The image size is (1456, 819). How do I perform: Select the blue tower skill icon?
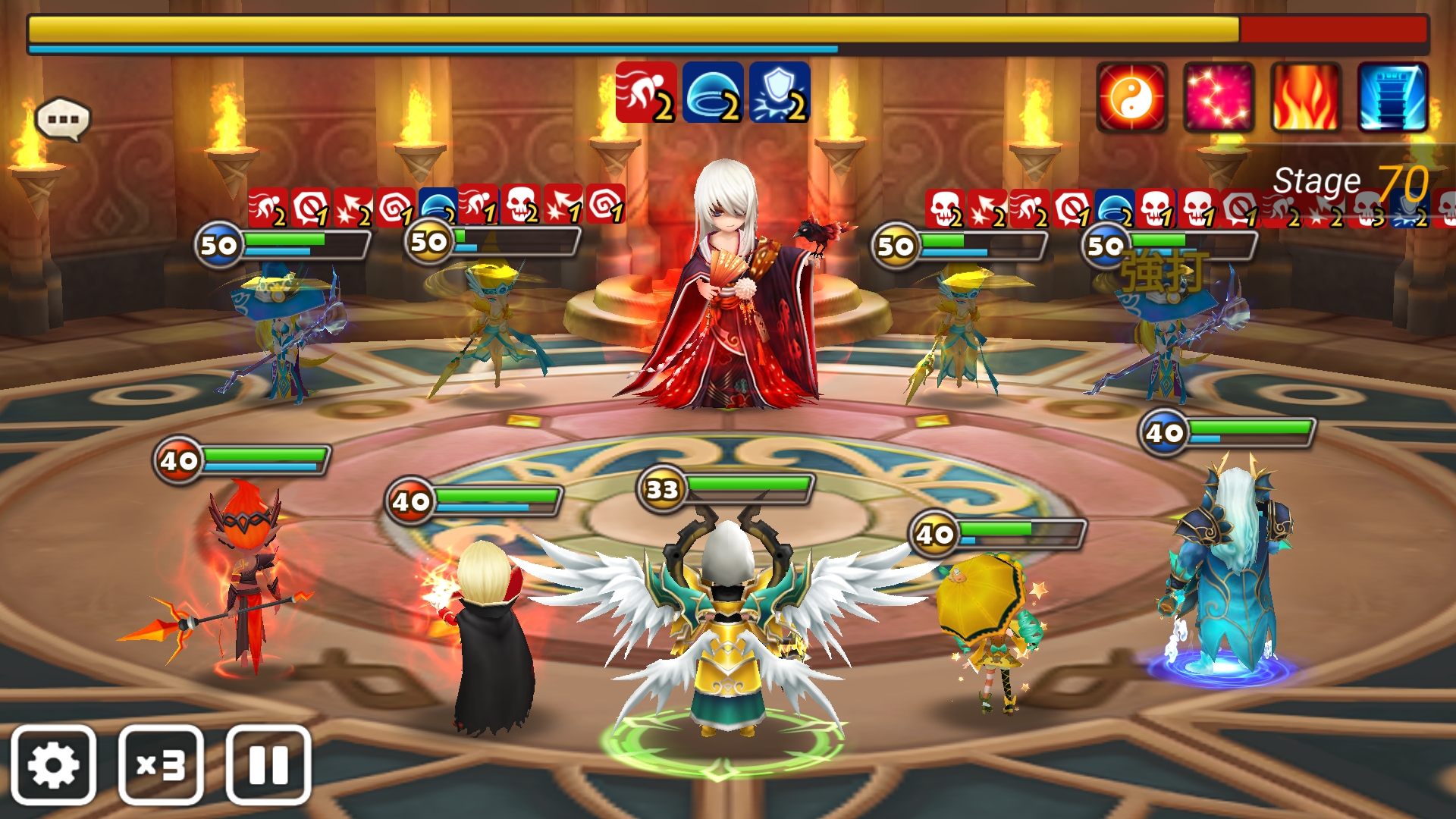(x=1392, y=98)
